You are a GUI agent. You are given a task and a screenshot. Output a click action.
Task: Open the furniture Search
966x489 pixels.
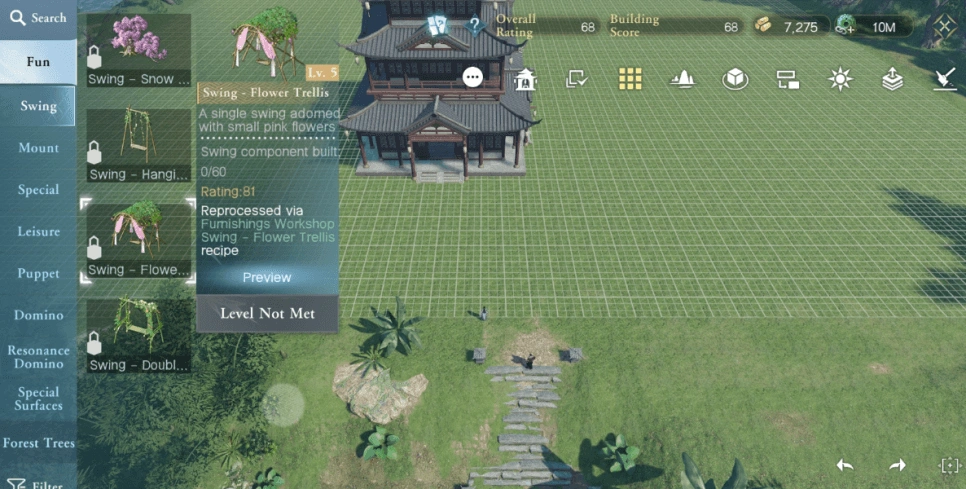38,18
